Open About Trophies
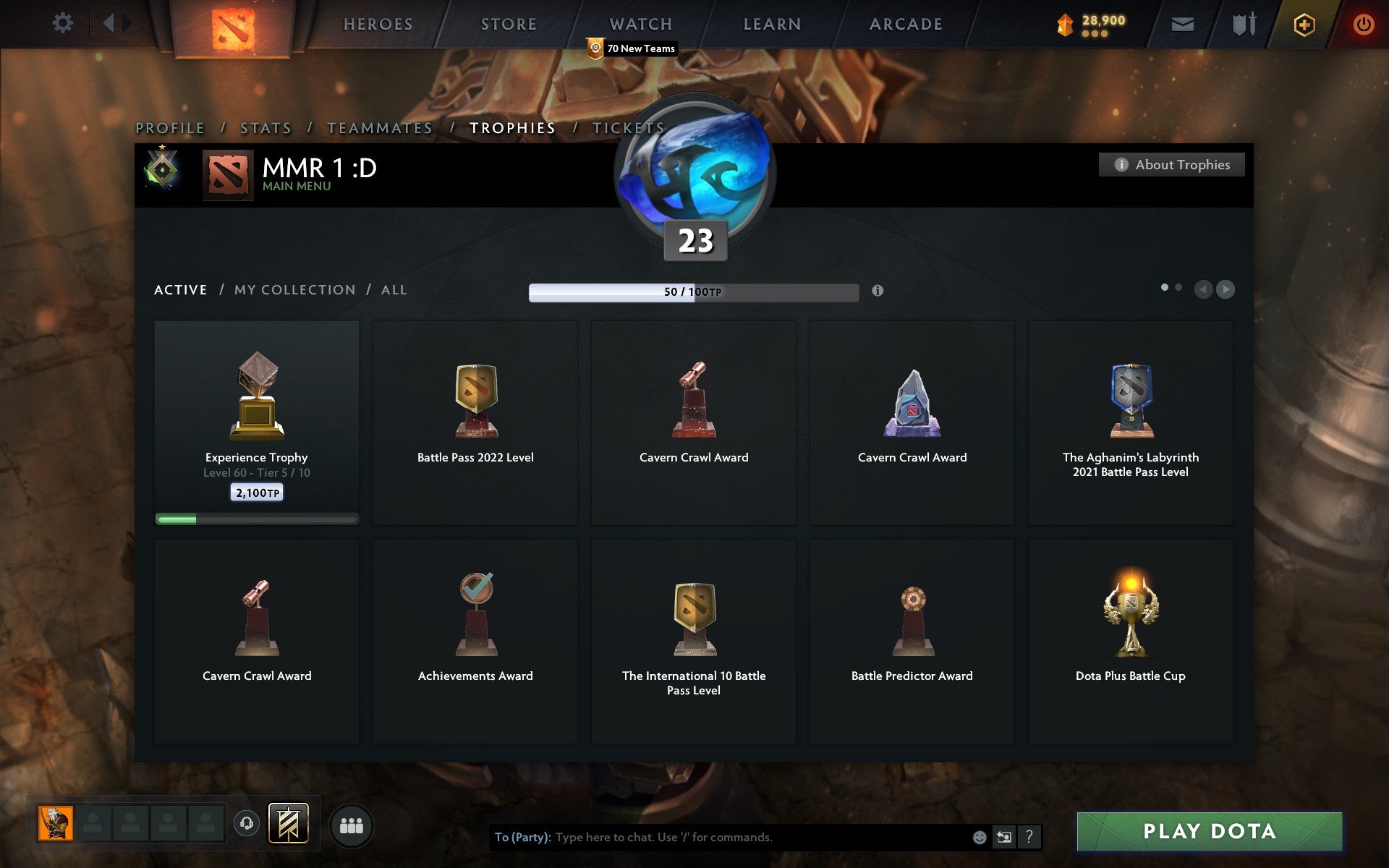This screenshot has height=868, width=1389. (x=1171, y=164)
